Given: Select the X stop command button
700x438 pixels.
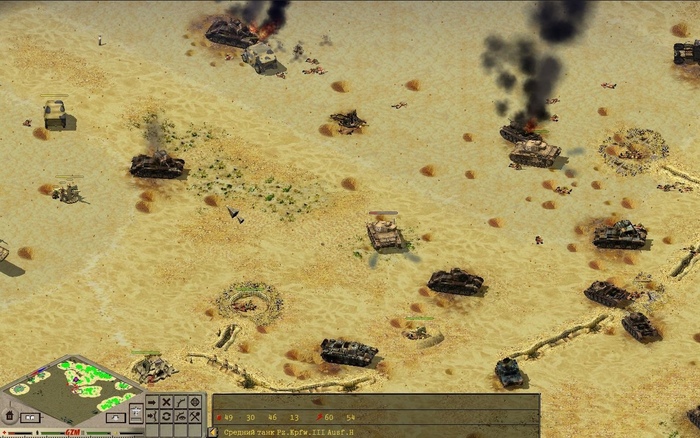Looking at the screenshot, I should (x=167, y=402).
